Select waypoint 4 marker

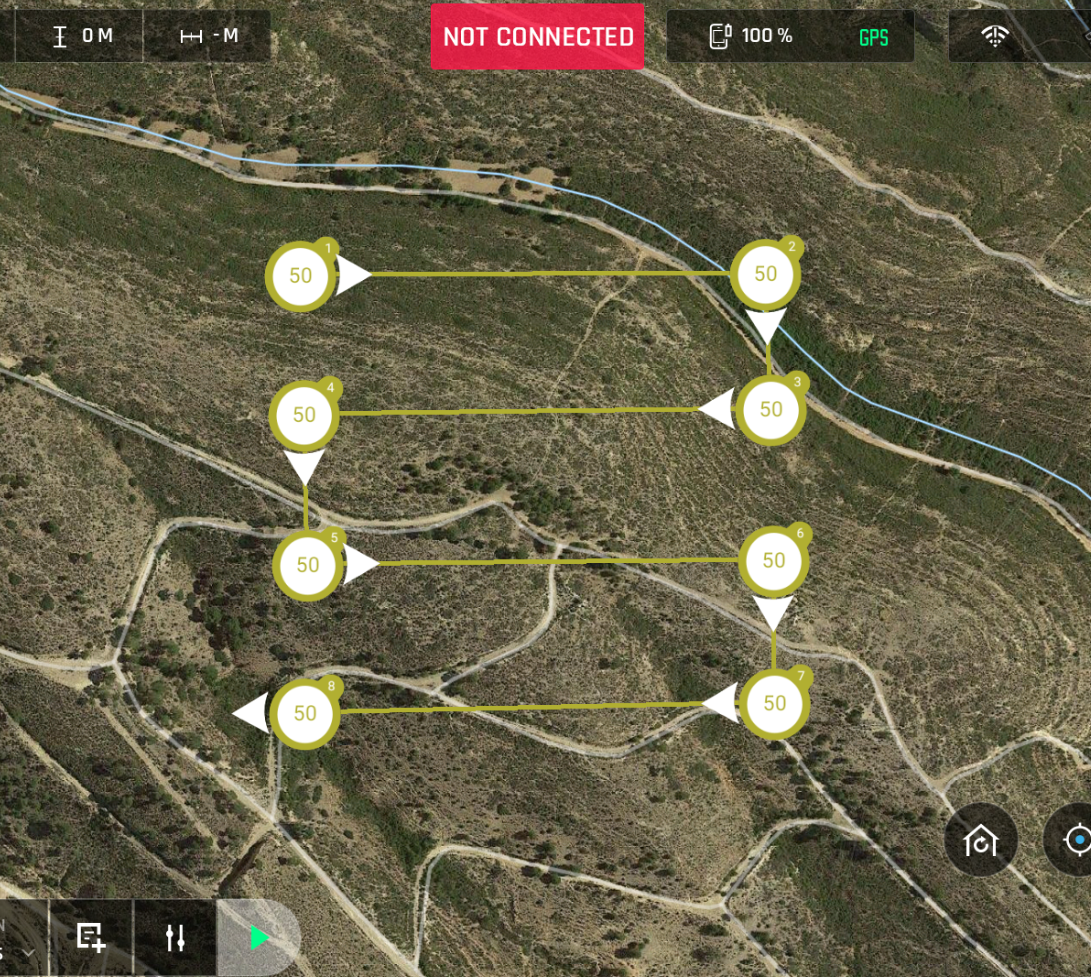(x=304, y=415)
